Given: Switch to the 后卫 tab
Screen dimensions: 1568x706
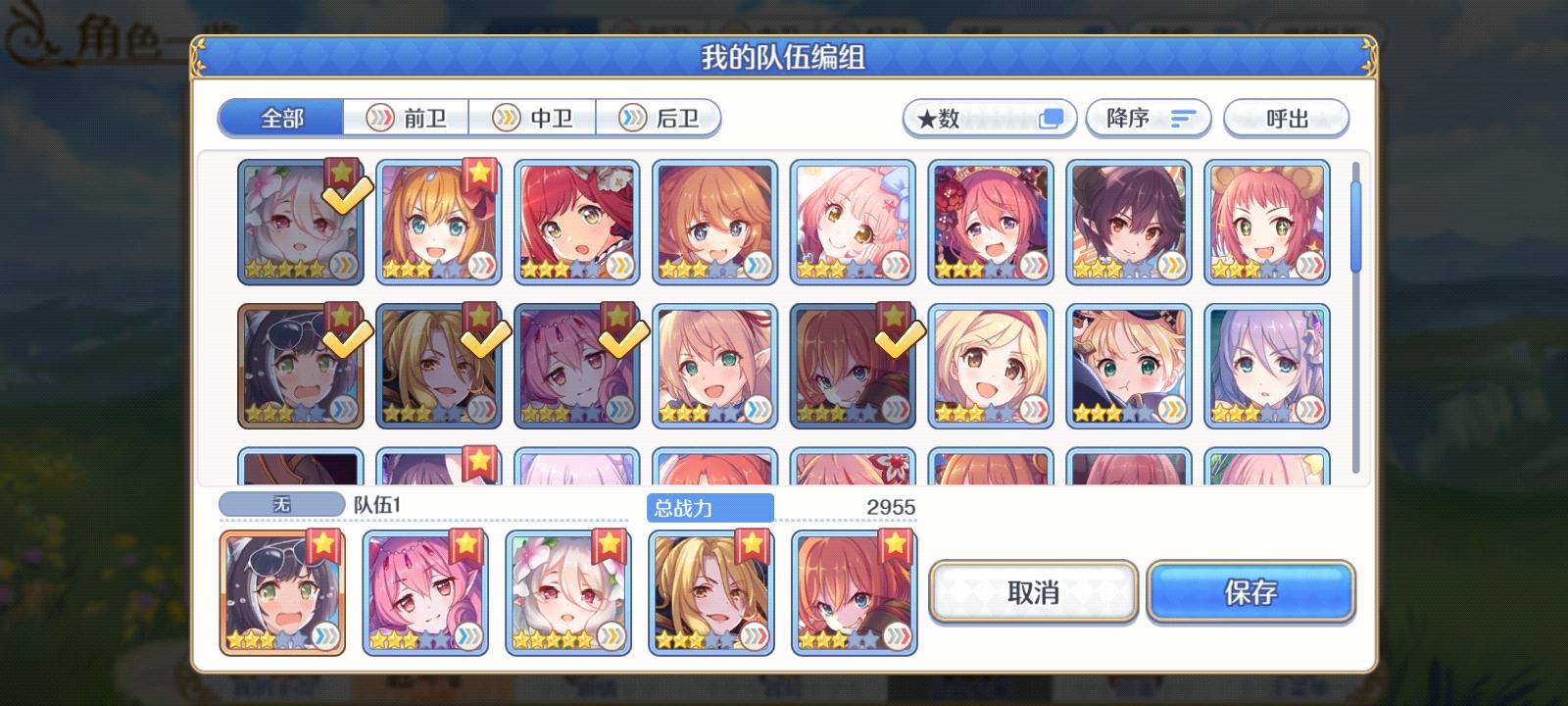Looking at the screenshot, I should (662, 118).
